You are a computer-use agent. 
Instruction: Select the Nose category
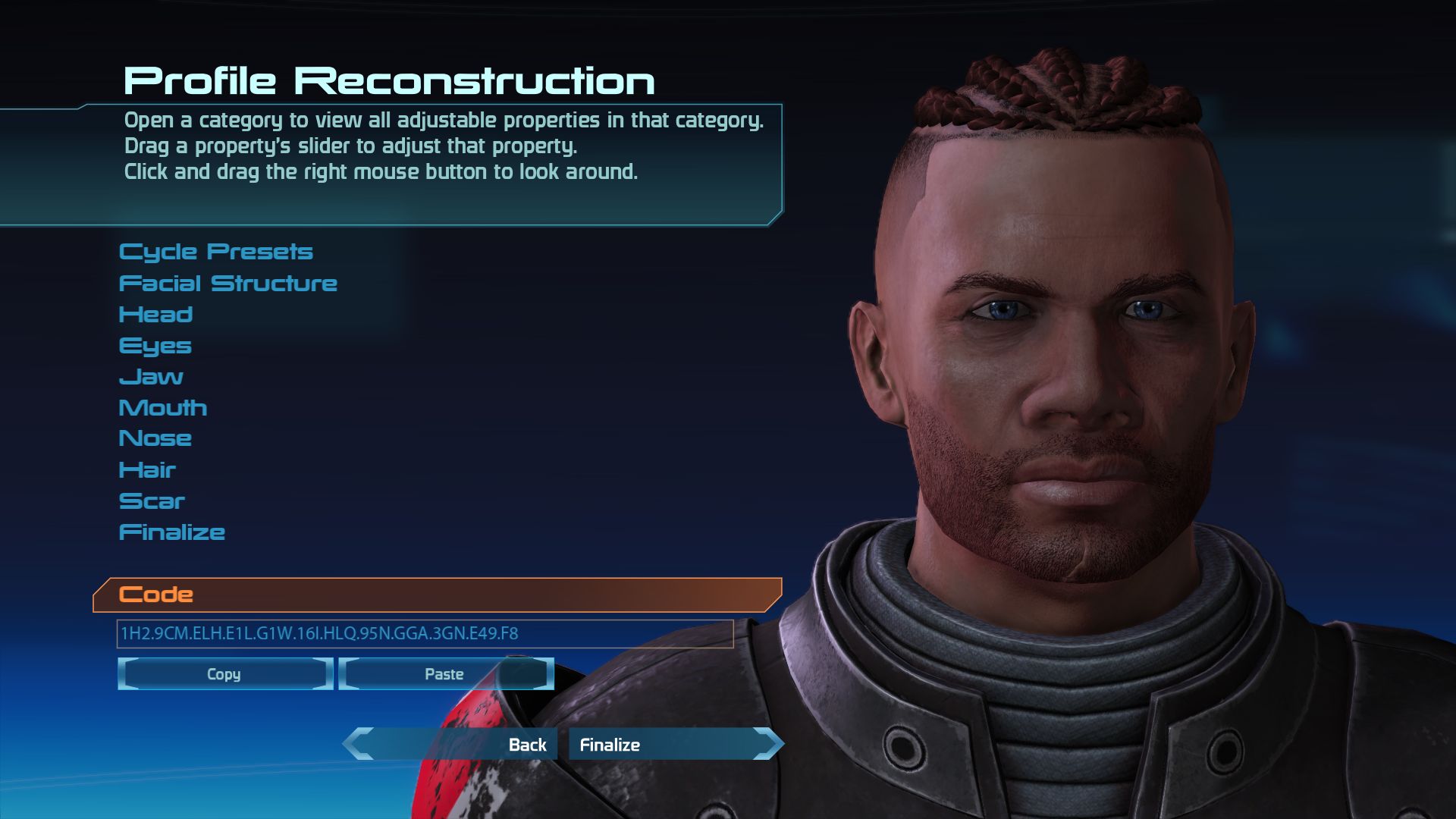[x=156, y=438]
